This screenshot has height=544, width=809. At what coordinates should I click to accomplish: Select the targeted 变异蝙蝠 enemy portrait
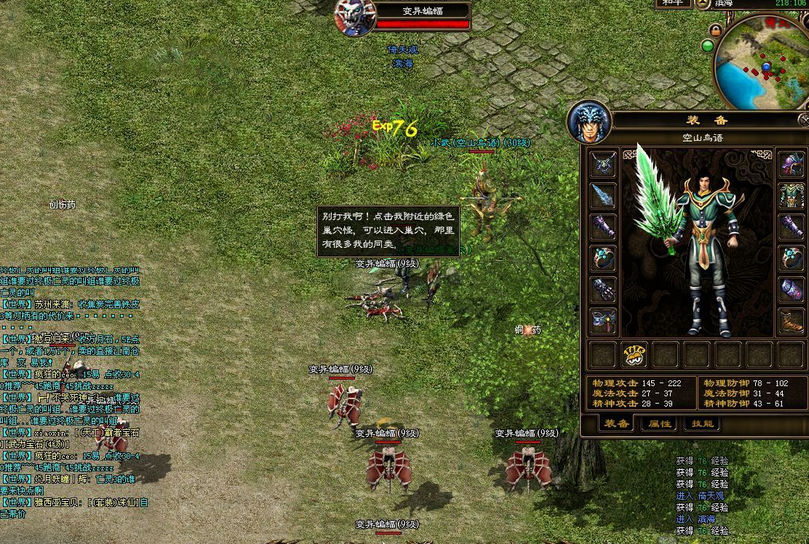point(355,16)
